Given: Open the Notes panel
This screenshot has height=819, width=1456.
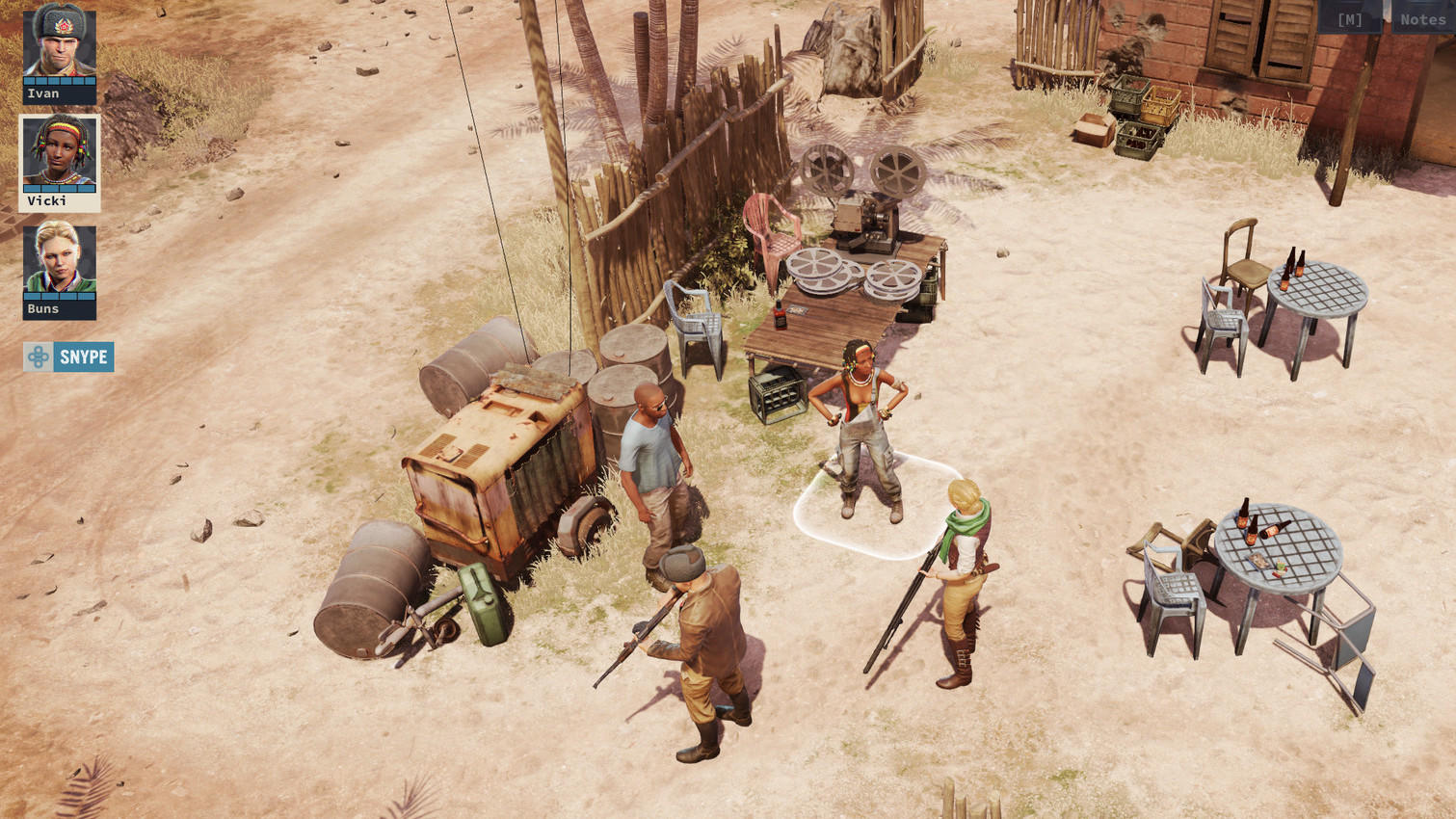Looking at the screenshot, I should 1422,19.
